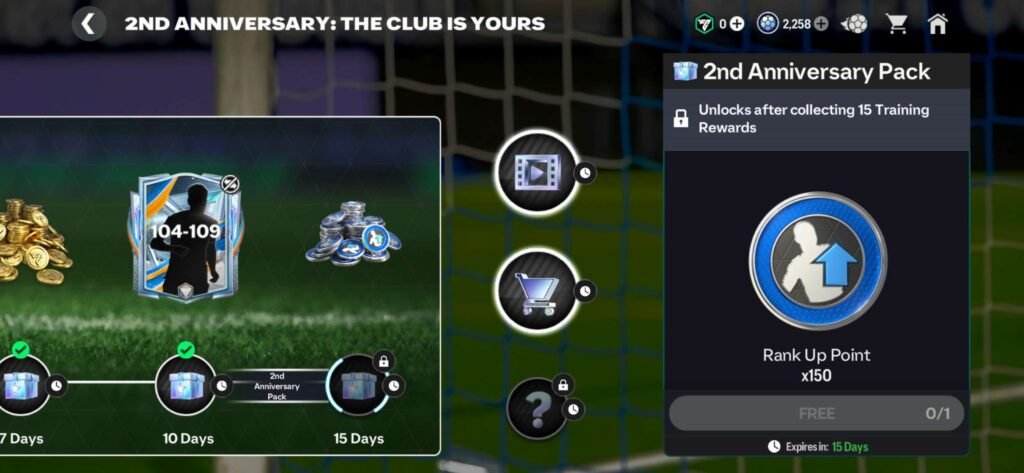This screenshot has width=1024, height=473.
Task: Go back using the top-left arrow
Action: pos(89,23)
